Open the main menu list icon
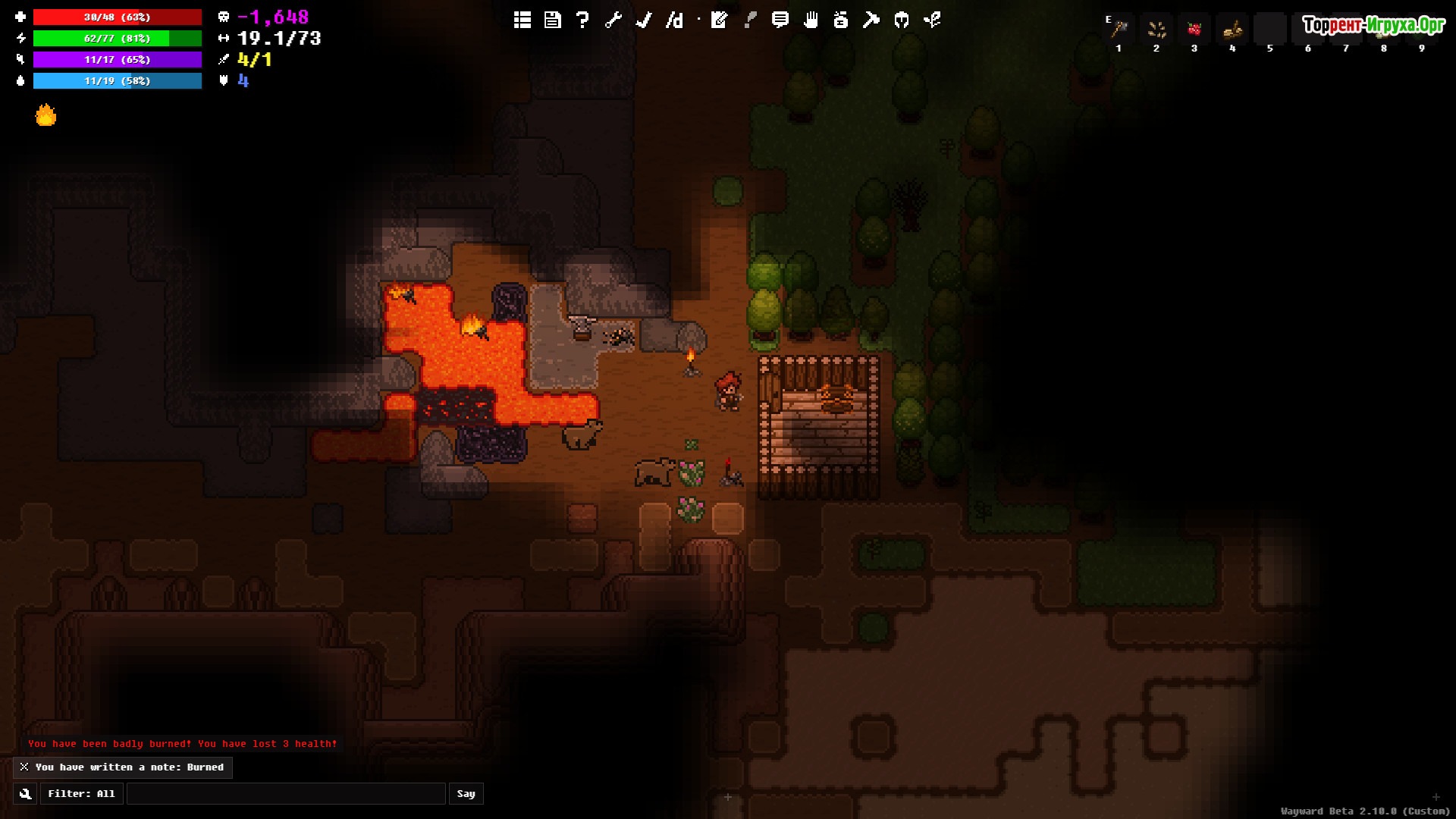The image size is (1456, 819). (522, 20)
